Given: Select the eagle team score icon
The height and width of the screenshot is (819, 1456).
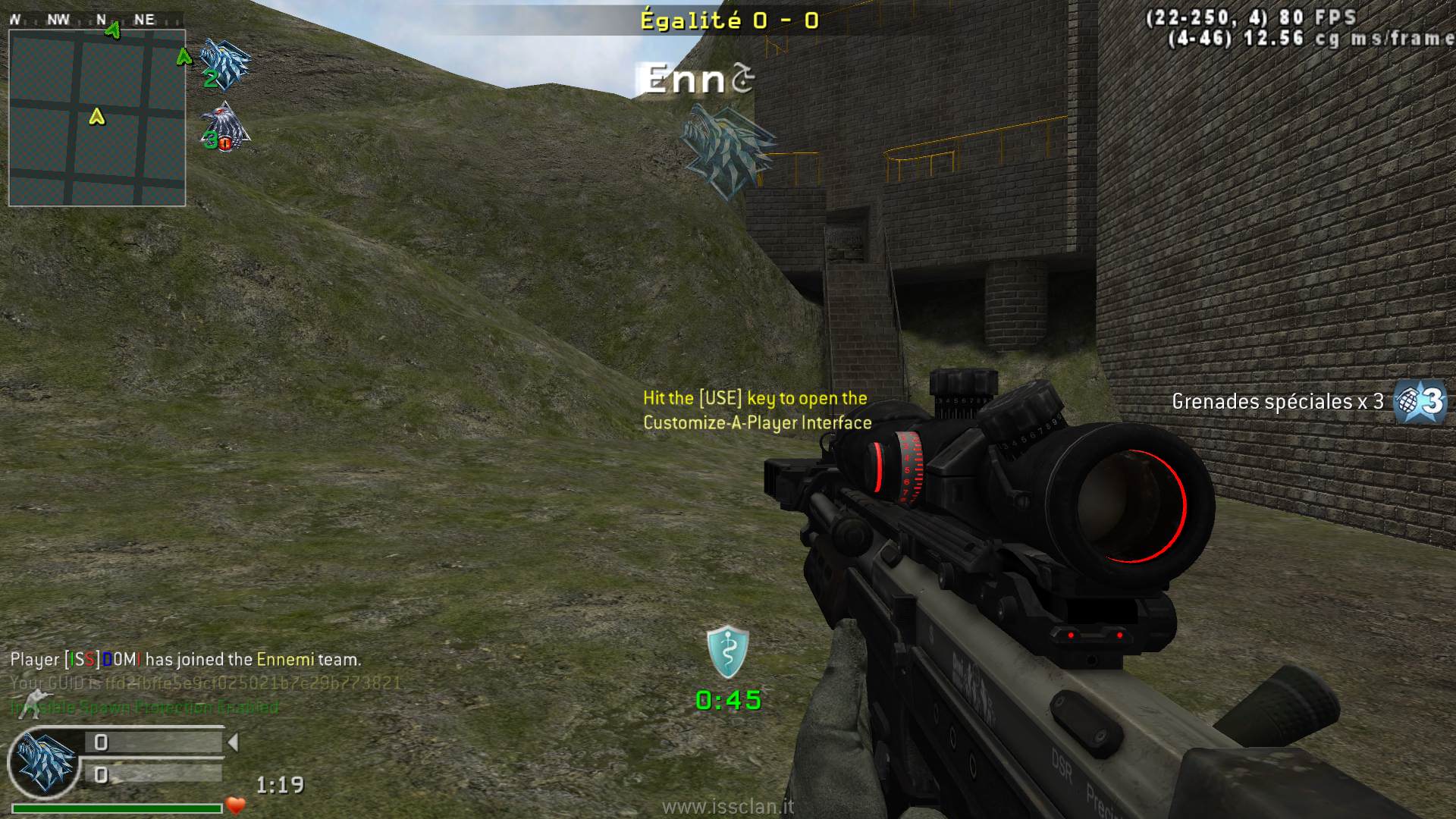Looking at the screenshot, I should [225, 127].
